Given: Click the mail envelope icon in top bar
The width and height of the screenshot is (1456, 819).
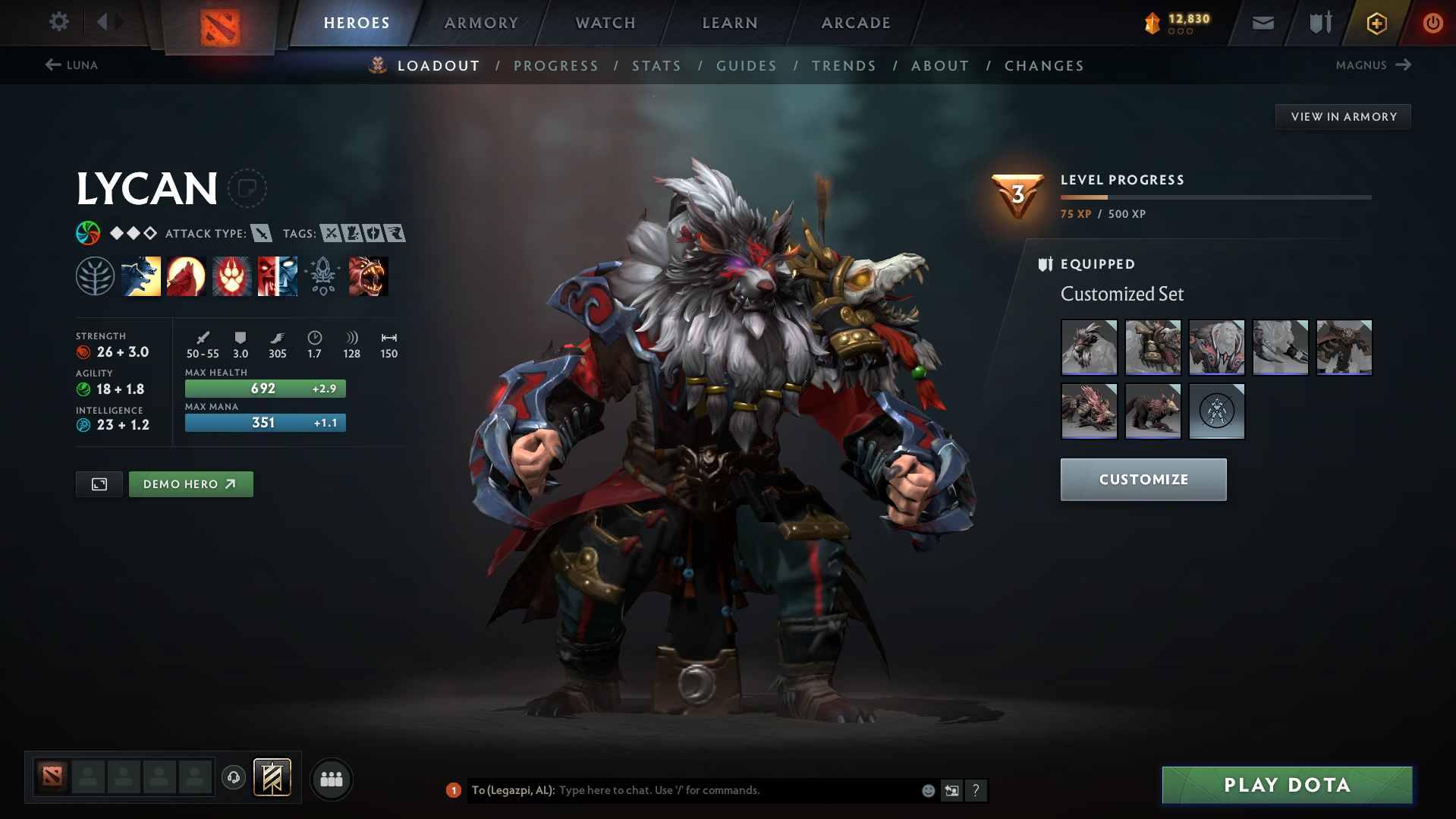Looking at the screenshot, I should click(1262, 23).
